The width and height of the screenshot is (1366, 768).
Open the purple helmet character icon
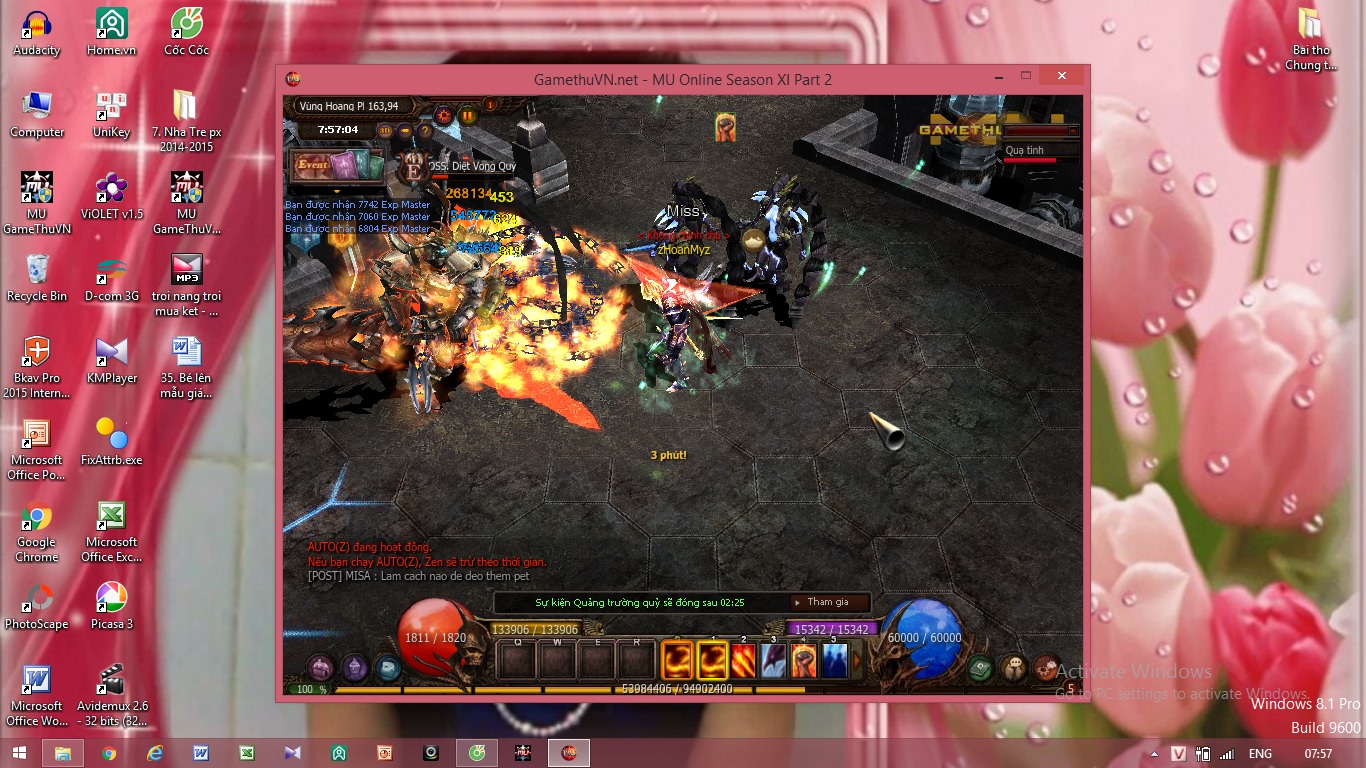click(355, 667)
